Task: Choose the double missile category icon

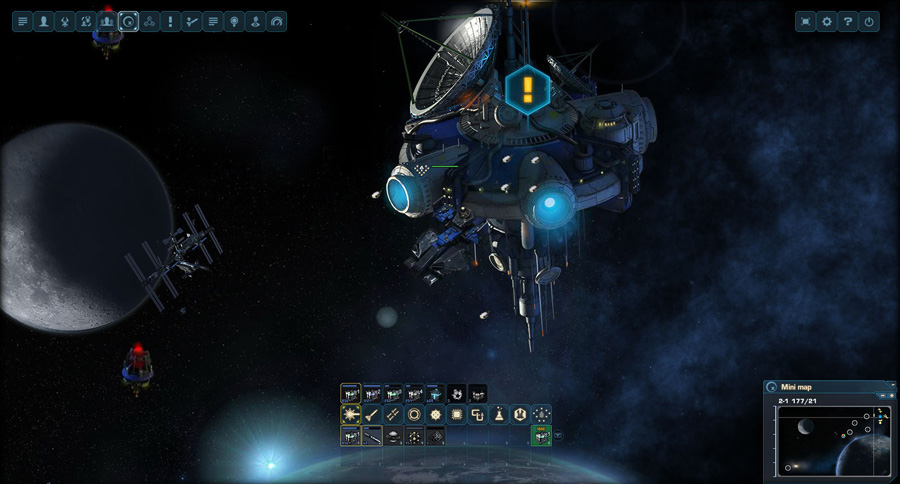Action: [x=393, y=414]
